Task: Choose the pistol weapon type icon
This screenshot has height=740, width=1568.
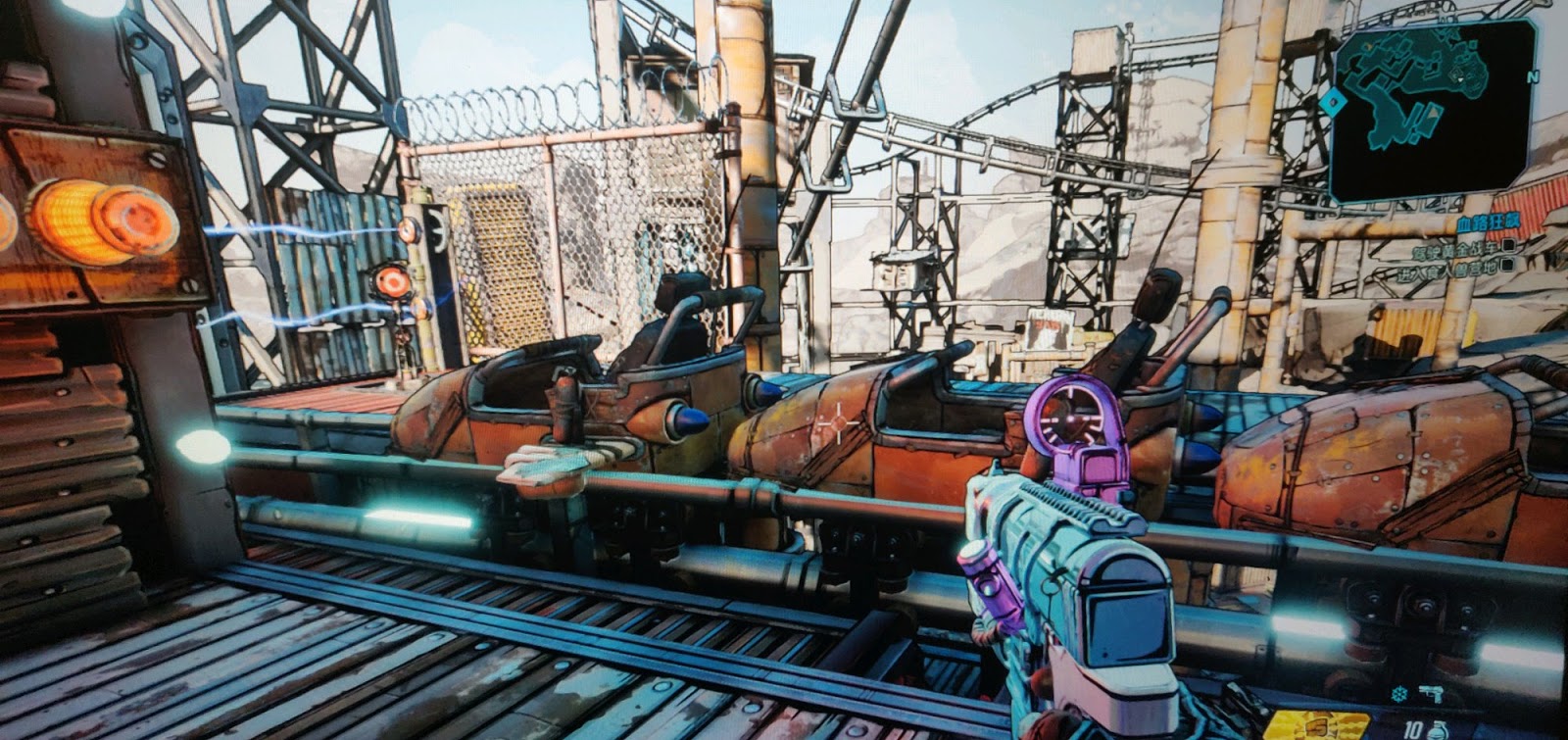Action: click(1433, 693)
